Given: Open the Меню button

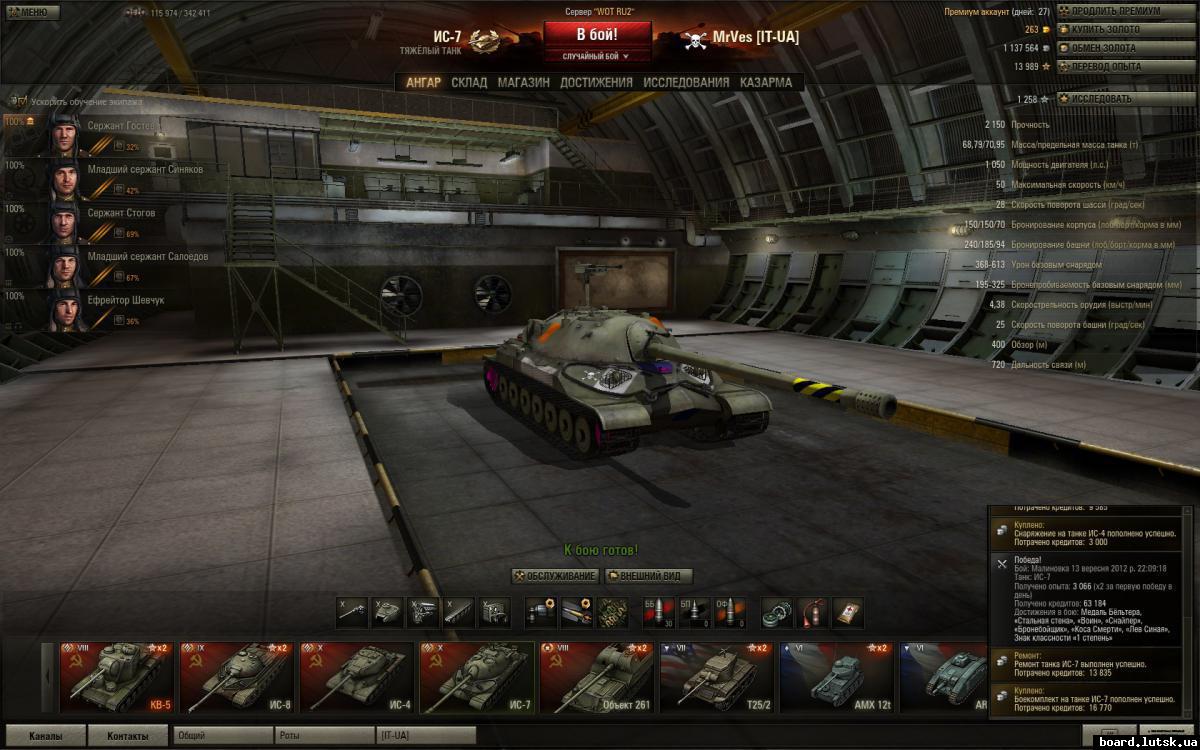Looking at the screenshot, I should tap(27, 12).
